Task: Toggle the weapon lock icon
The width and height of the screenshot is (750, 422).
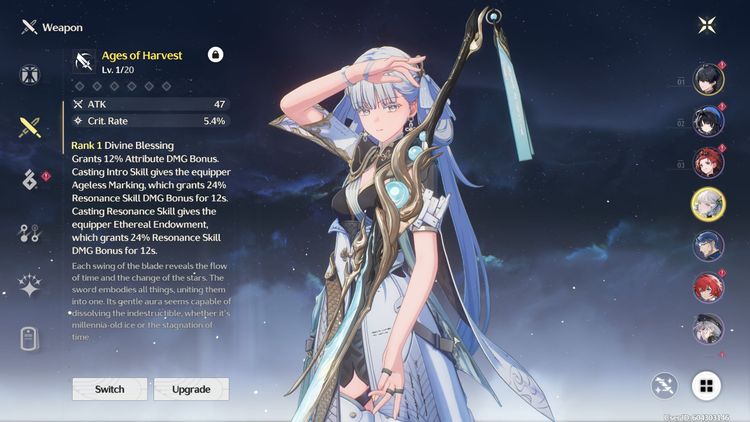Action: [x=215, y=55]
